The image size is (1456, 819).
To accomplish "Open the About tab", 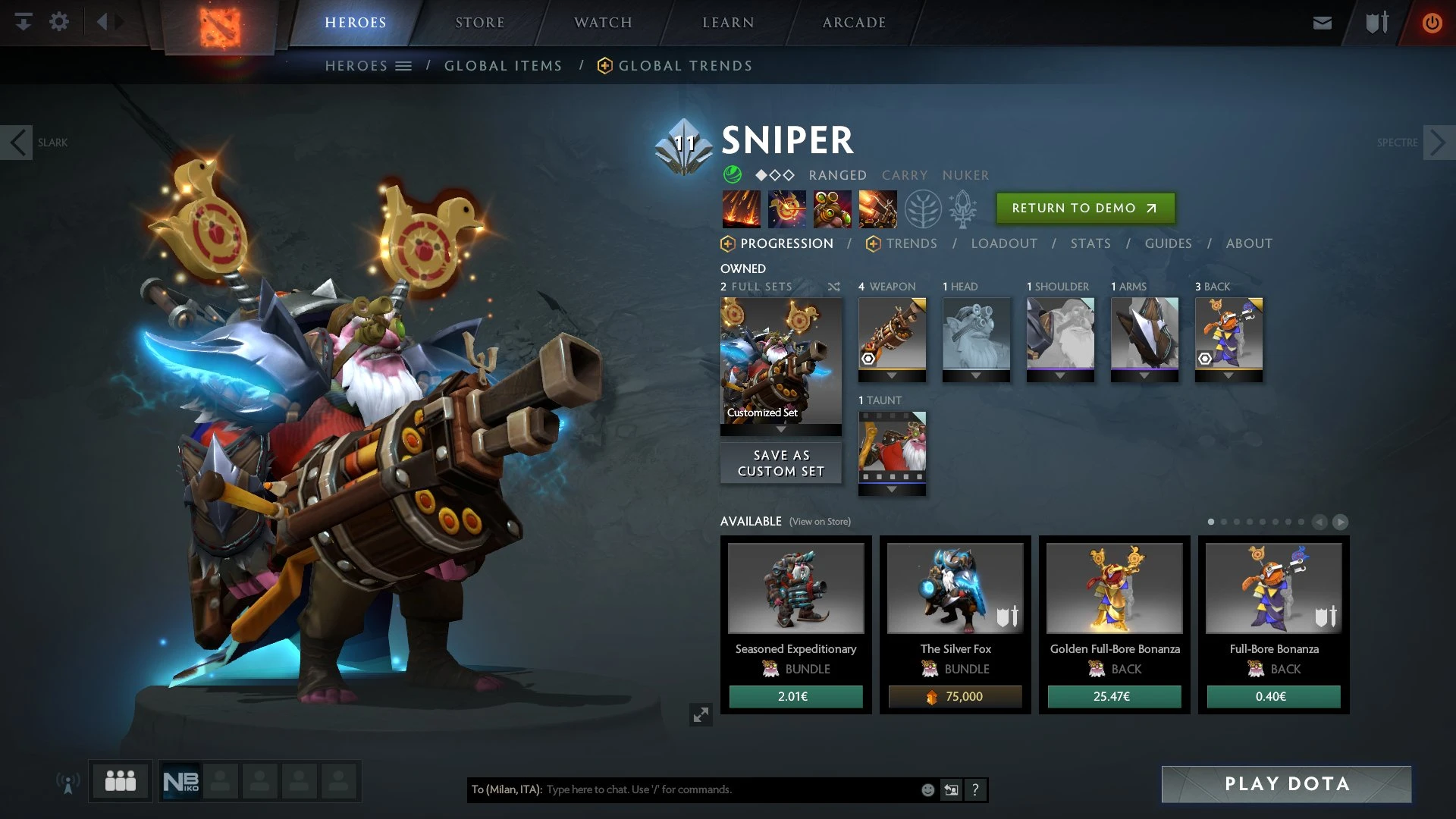I will pyautogui.click(x=1249, y=243).
